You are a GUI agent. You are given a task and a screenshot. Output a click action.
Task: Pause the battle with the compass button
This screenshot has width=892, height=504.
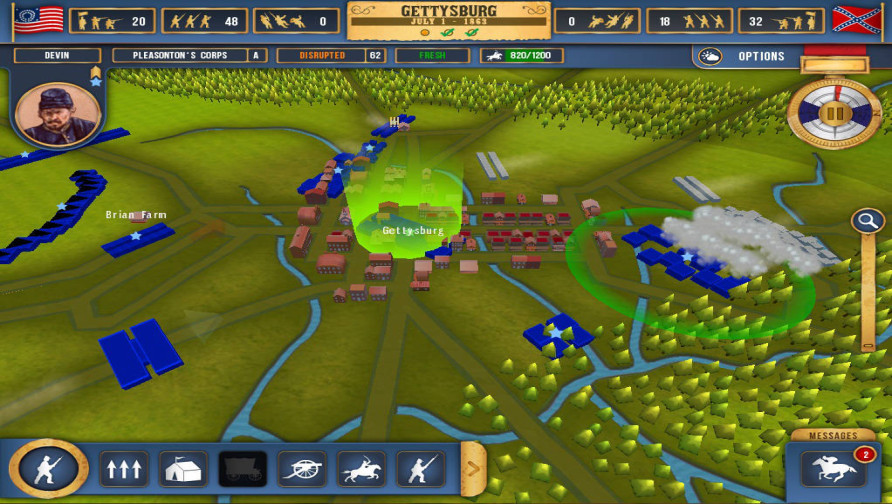[x=835, y=113]
